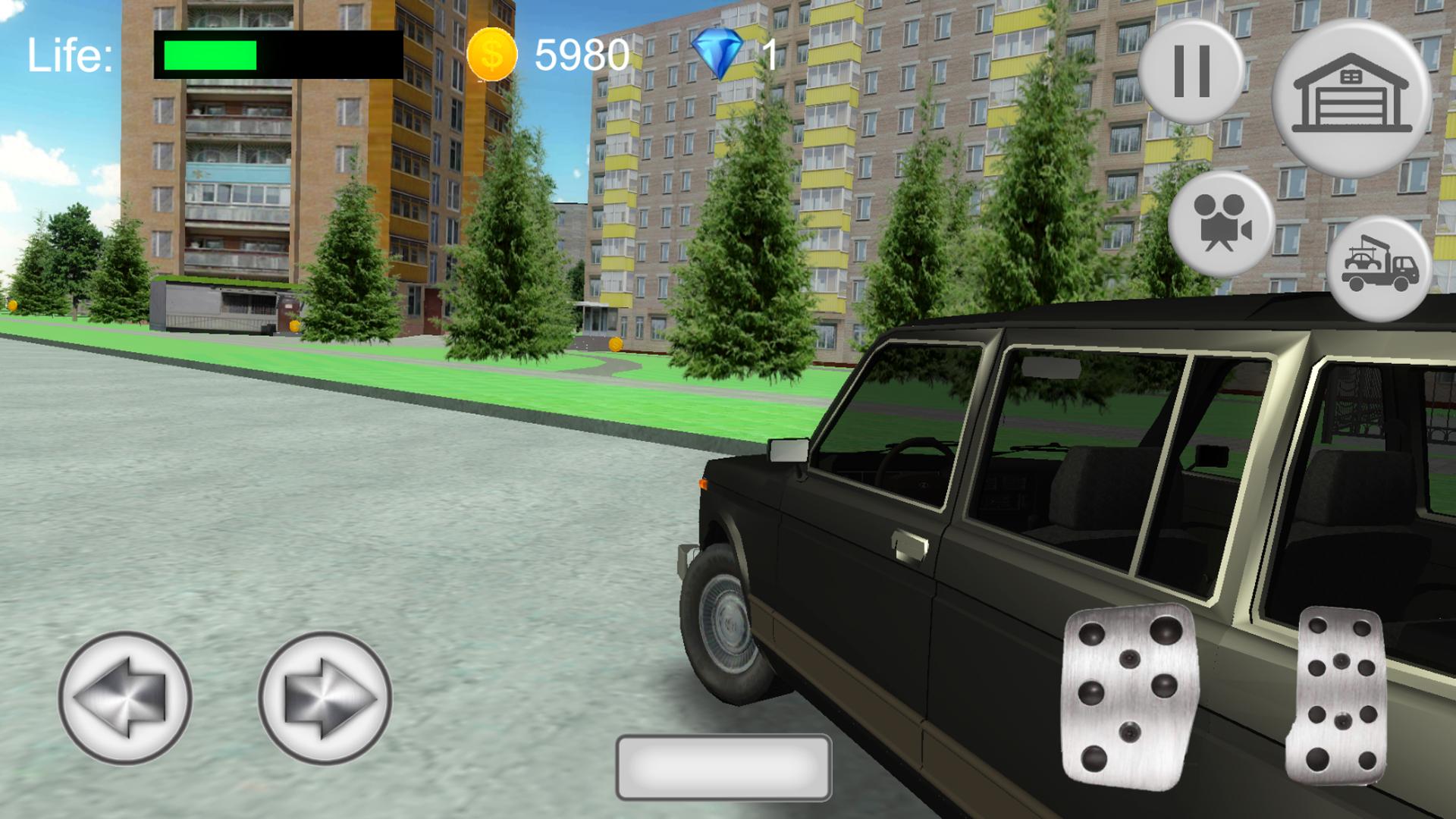Pause the game
Screen dimensions: 1456x819
tap(1191, 71)
